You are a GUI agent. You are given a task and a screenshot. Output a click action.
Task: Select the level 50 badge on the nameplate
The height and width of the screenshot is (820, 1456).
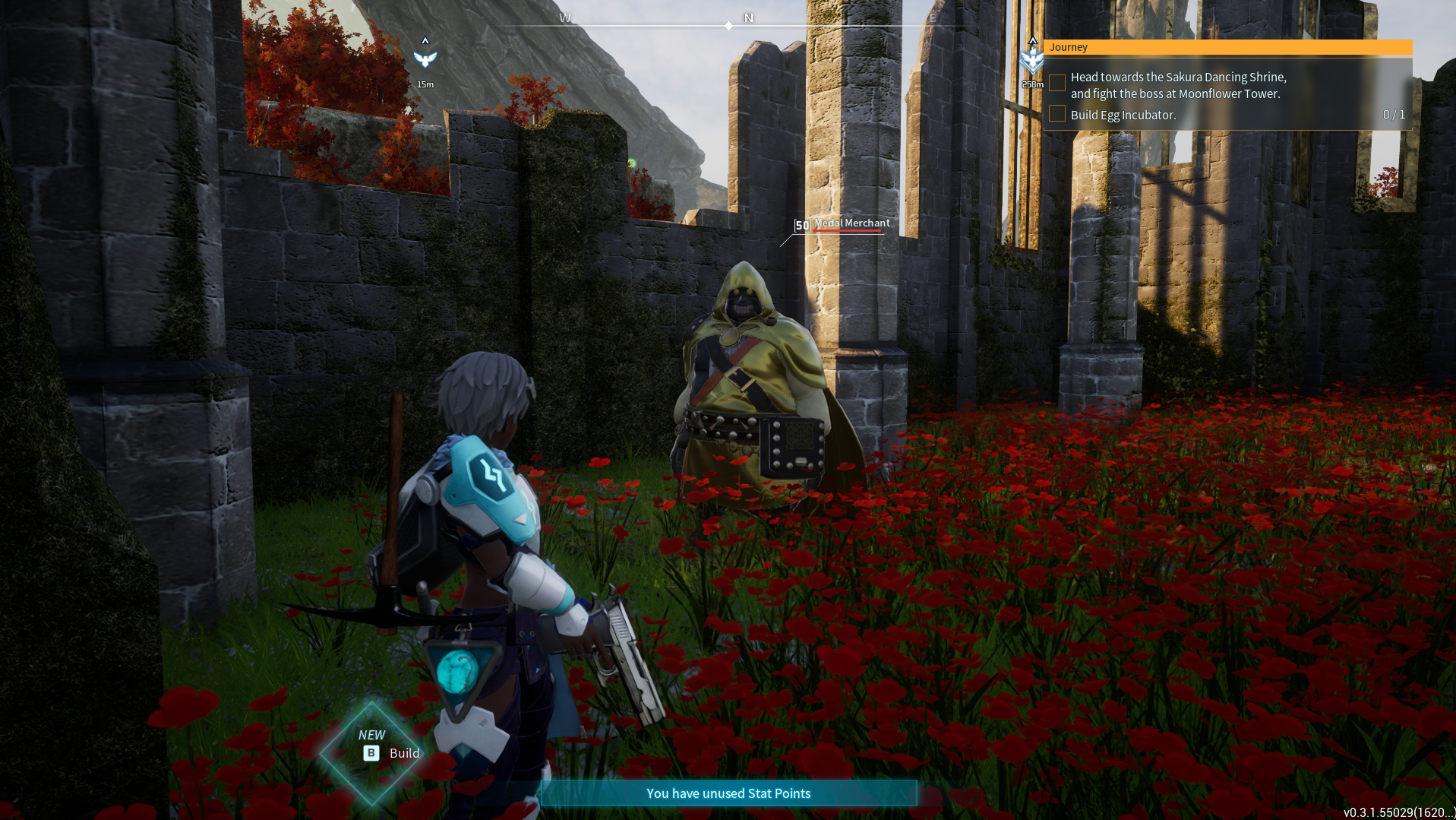tap(801, 225)
